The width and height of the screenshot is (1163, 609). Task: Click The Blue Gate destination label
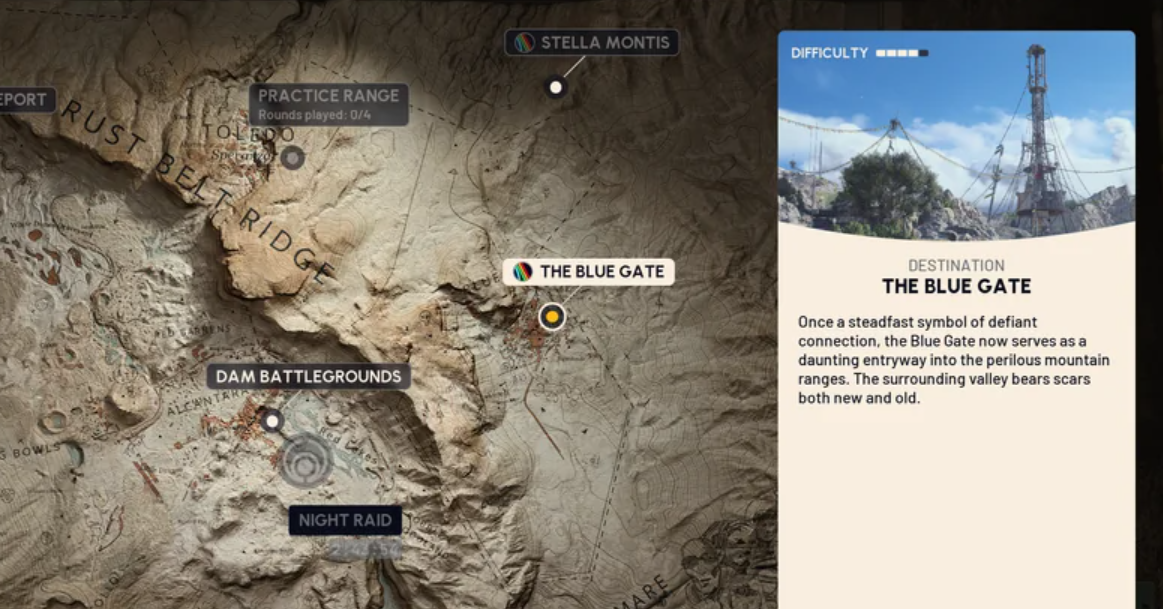588,272
